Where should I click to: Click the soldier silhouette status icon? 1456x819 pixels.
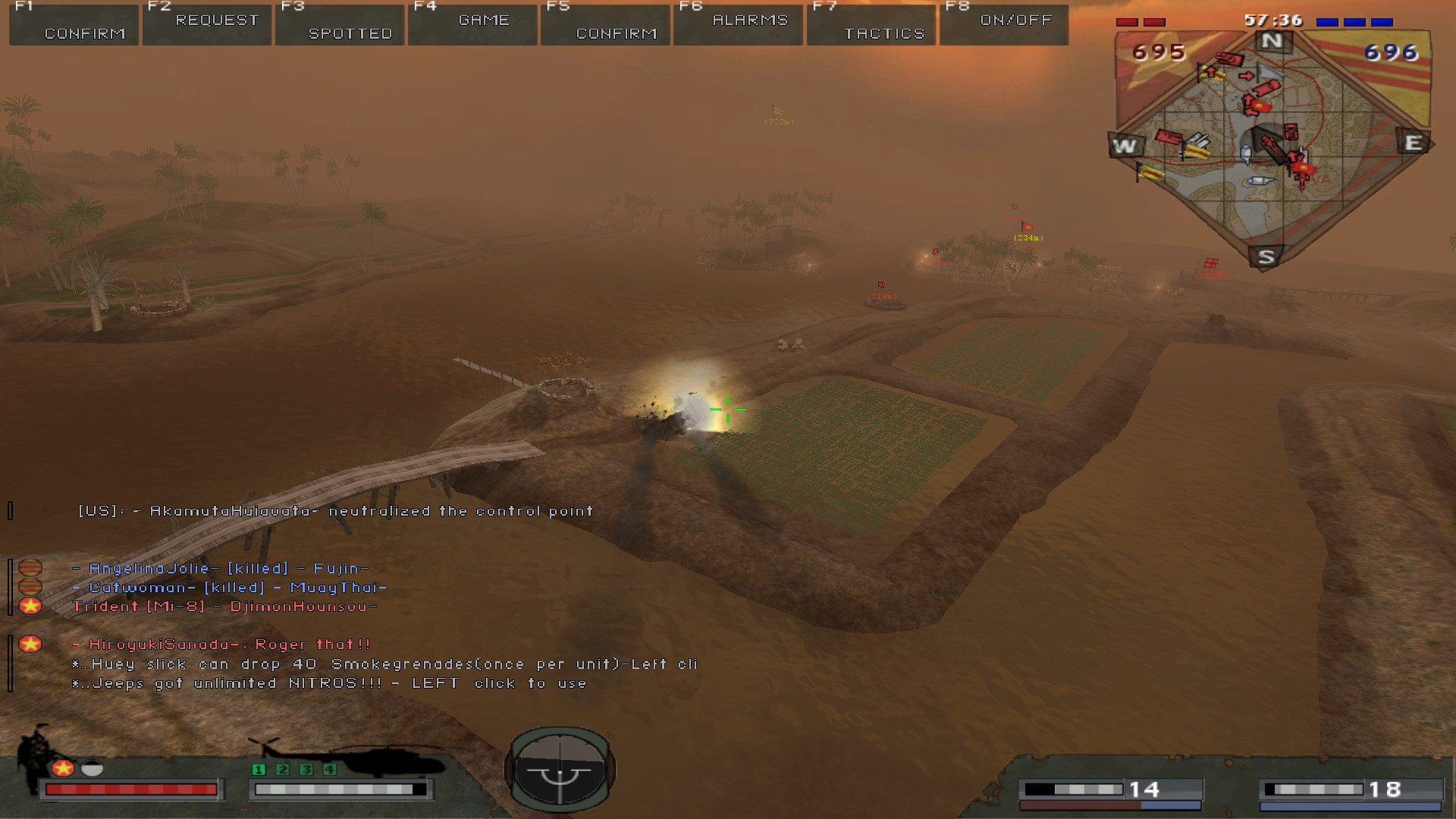pyautogui.click(x=35, y=752)
